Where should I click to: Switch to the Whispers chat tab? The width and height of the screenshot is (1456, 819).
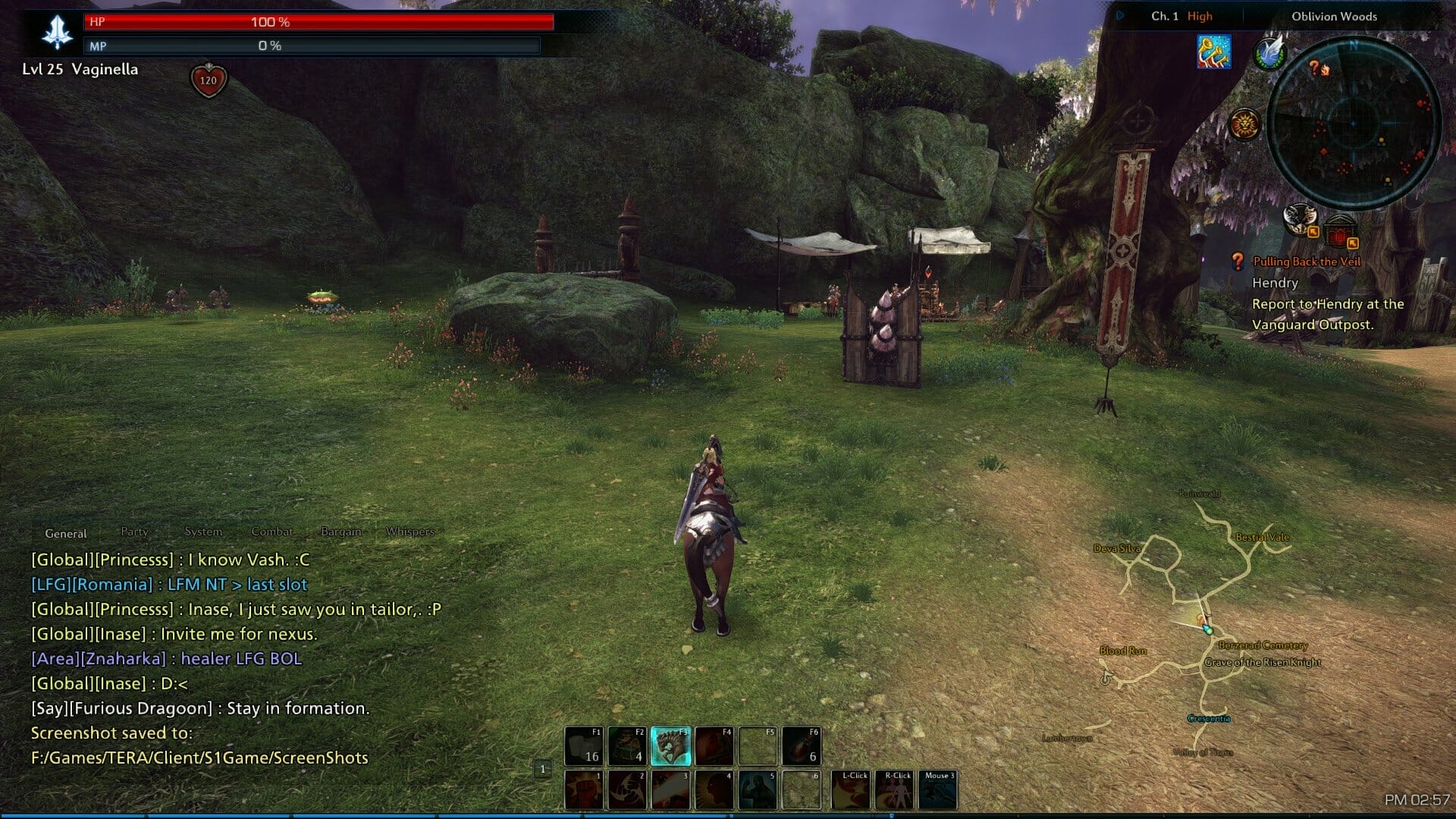(409, 532)
